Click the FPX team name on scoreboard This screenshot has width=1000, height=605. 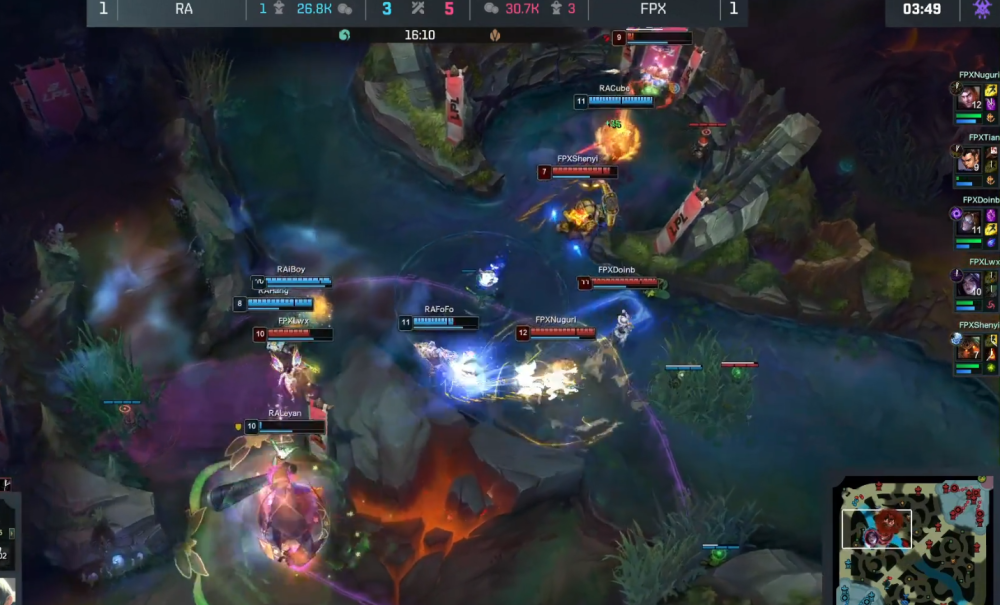coord(655,9)
